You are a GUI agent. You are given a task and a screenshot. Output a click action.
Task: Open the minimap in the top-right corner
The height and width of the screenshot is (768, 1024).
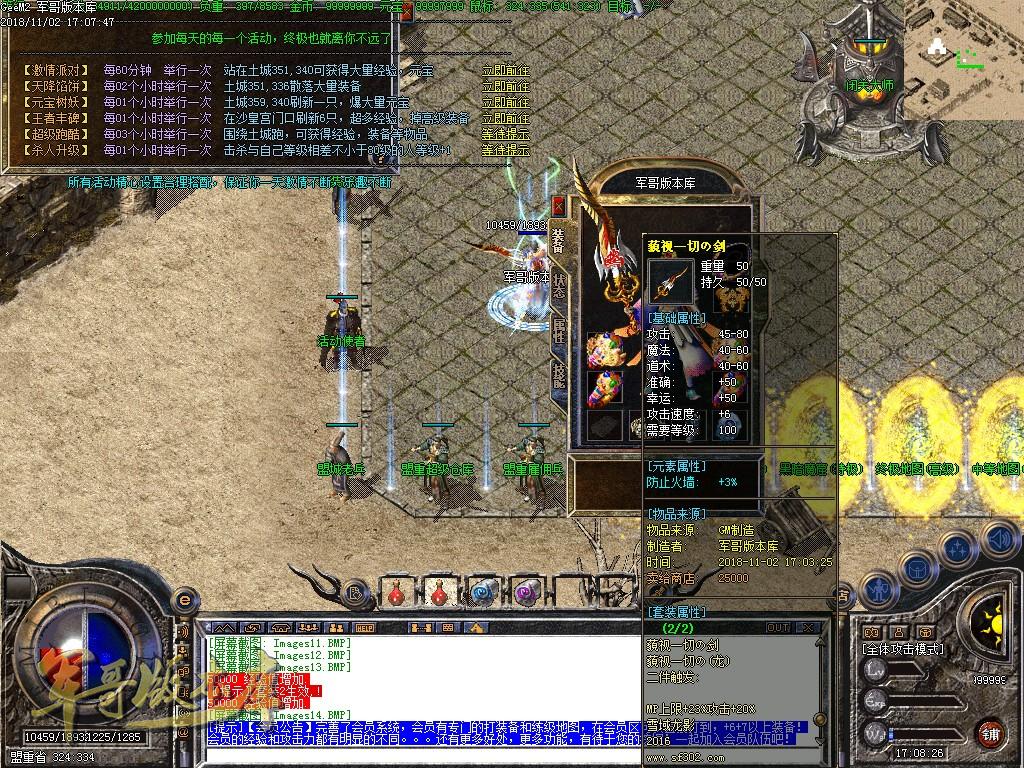[x=963, y=60]
